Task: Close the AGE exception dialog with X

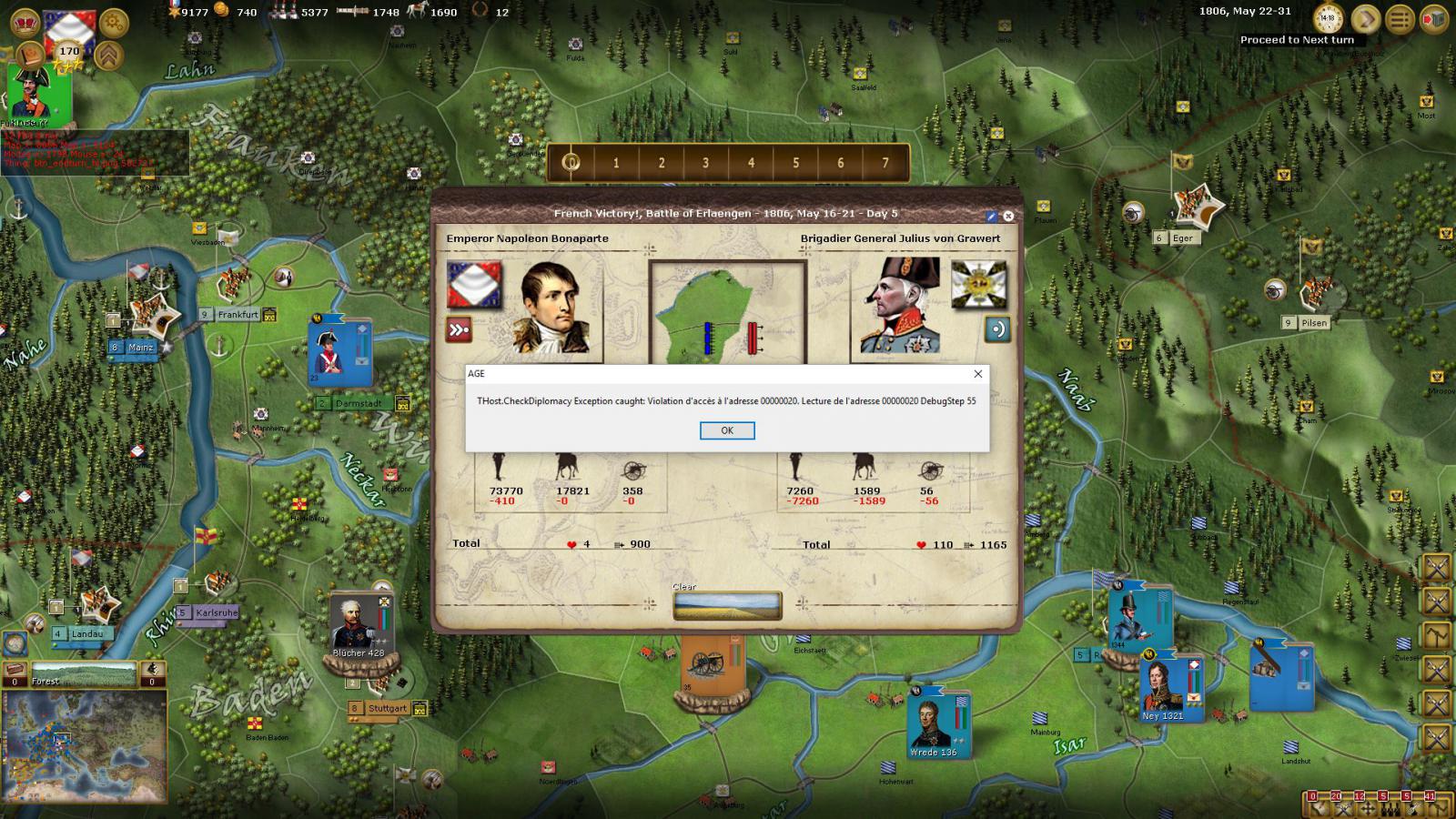Action: tap(978, 374)
